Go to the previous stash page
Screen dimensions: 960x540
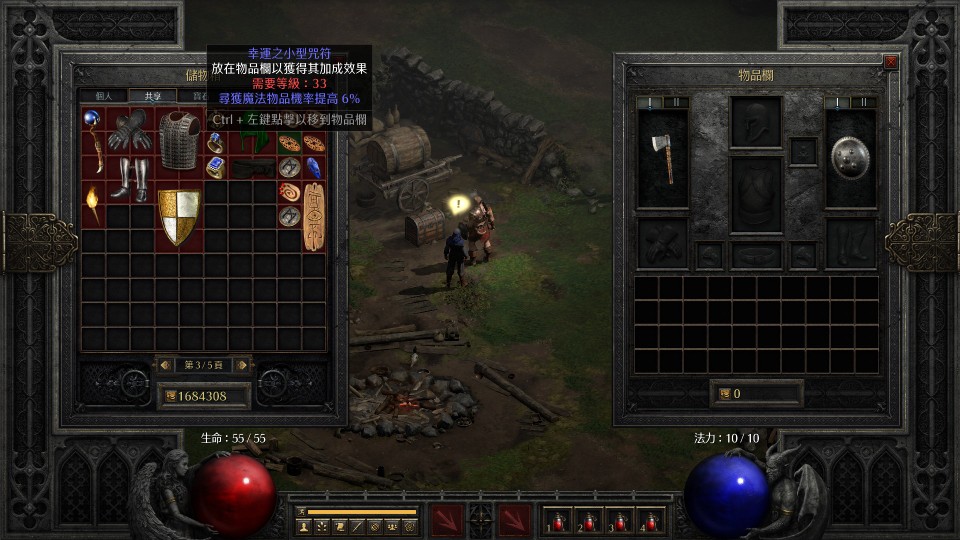(x=166, y=365)
